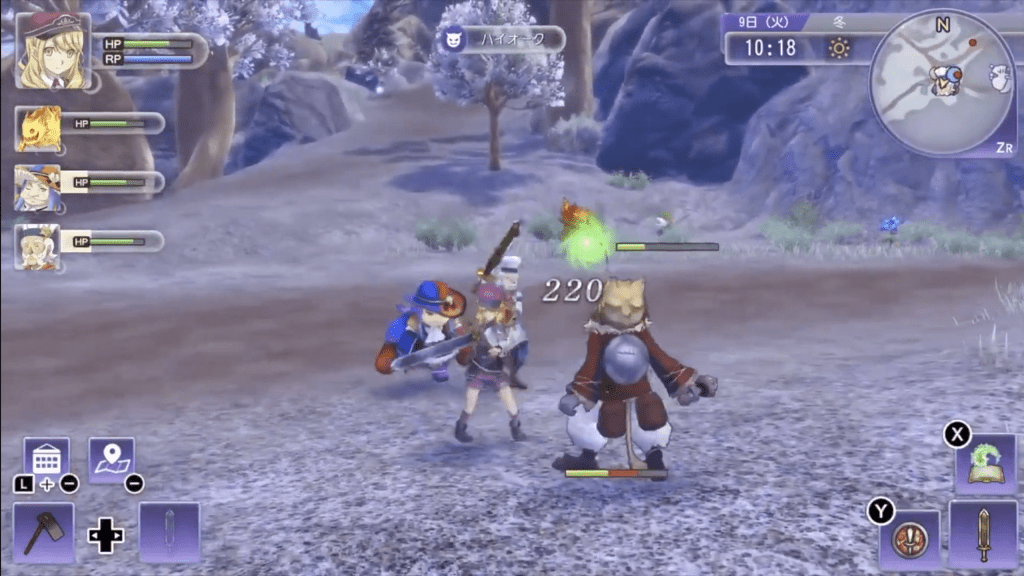Select the faded sword slot beside the d-pad
Viewport: 1024px width, 576px height.
tap(169, 531)
